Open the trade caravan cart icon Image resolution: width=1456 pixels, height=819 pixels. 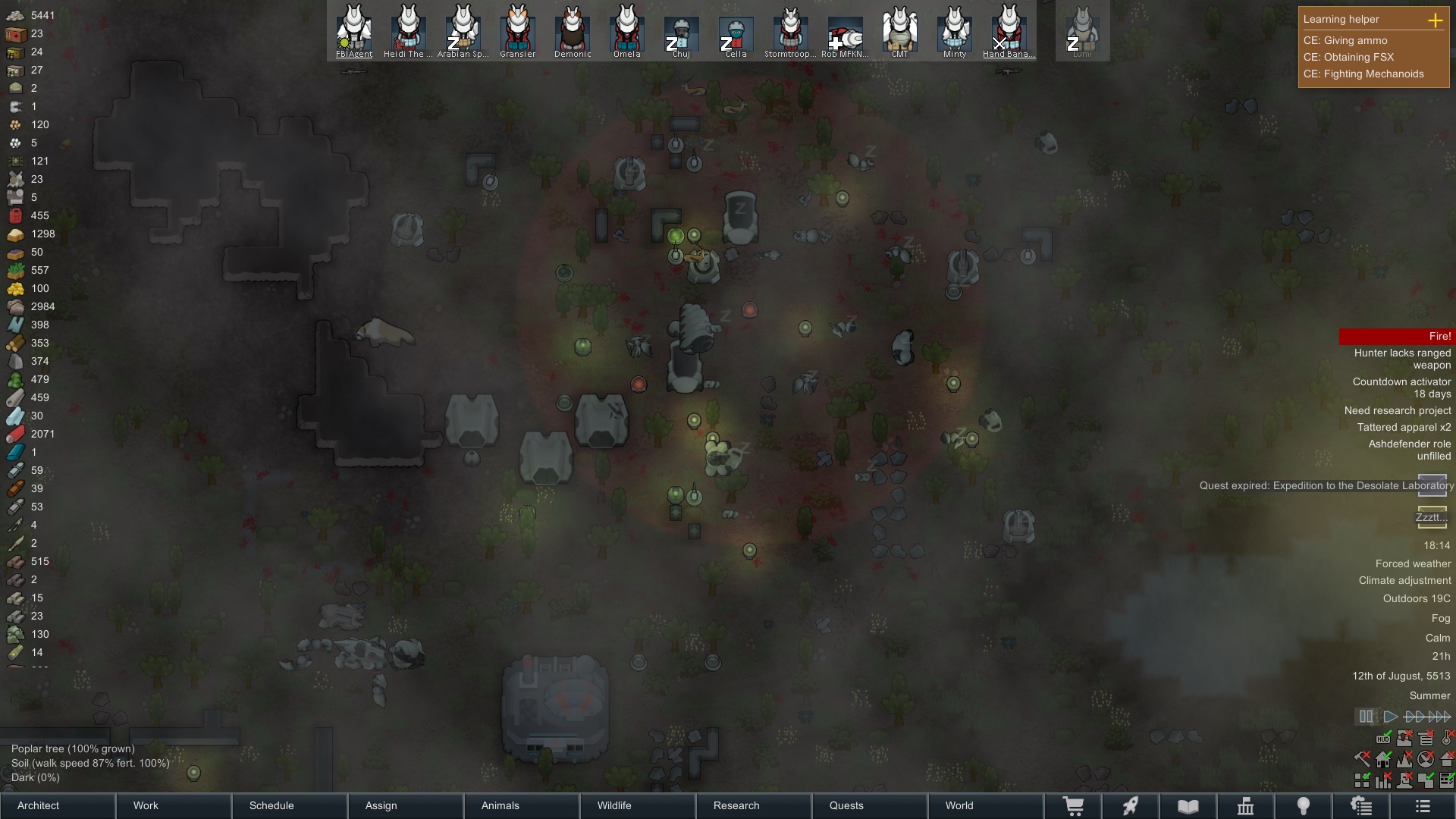click(x=1073, y=806)
